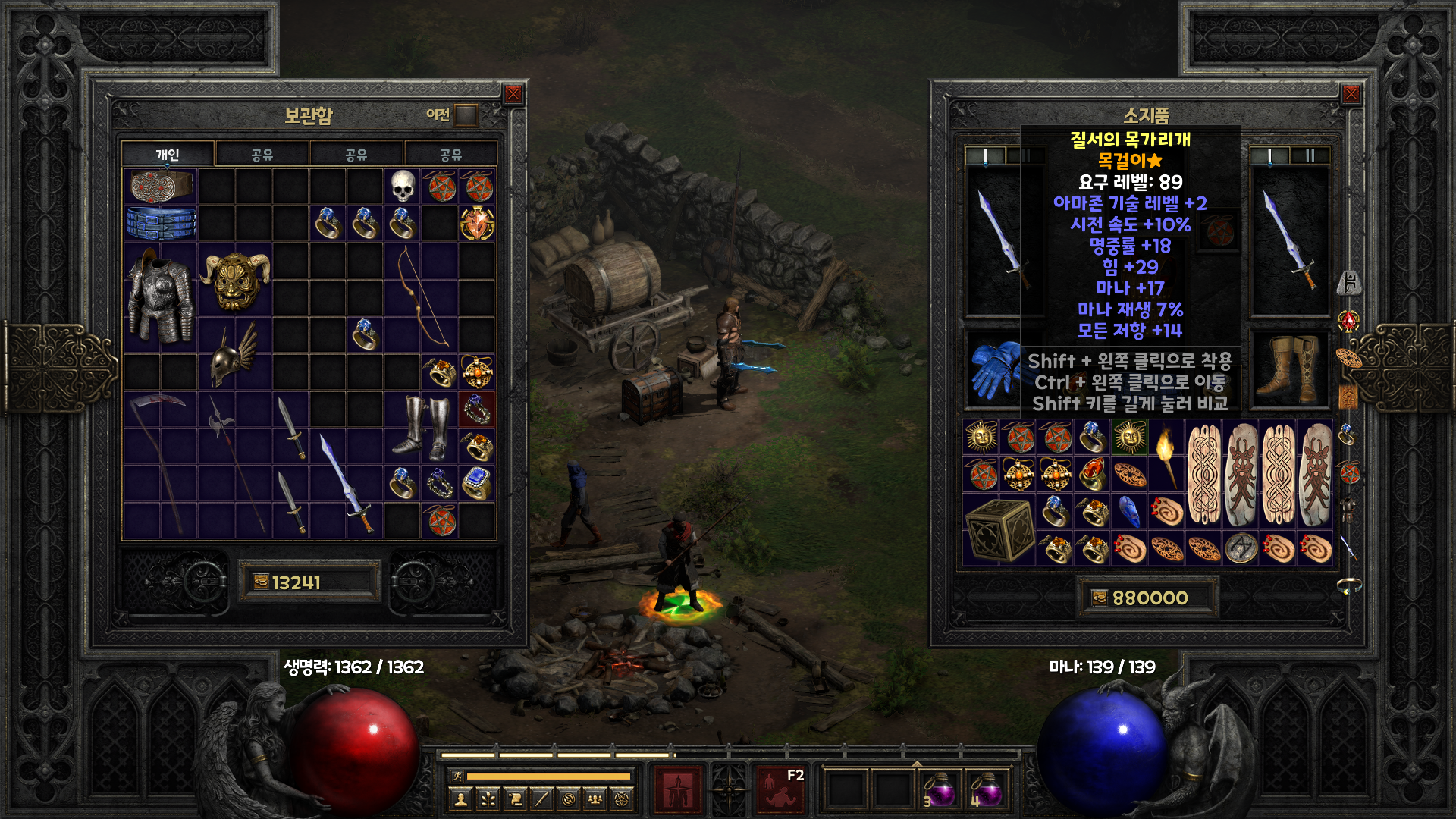Select the equipped blue gloves
Image resolution: width=1456 pixels, height=819 pixels.
994,369
